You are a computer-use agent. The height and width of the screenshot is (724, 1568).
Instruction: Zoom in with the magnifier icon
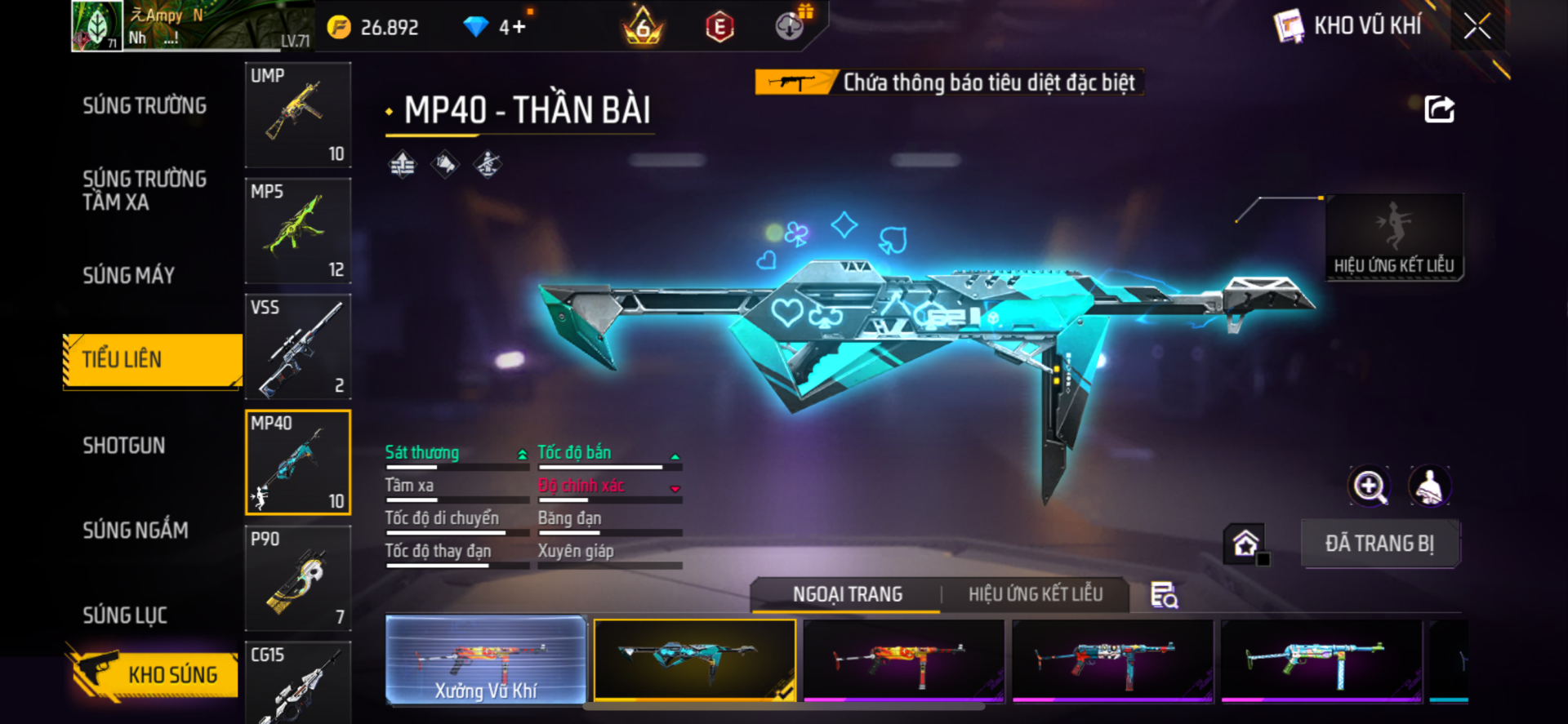[1369, 487]
